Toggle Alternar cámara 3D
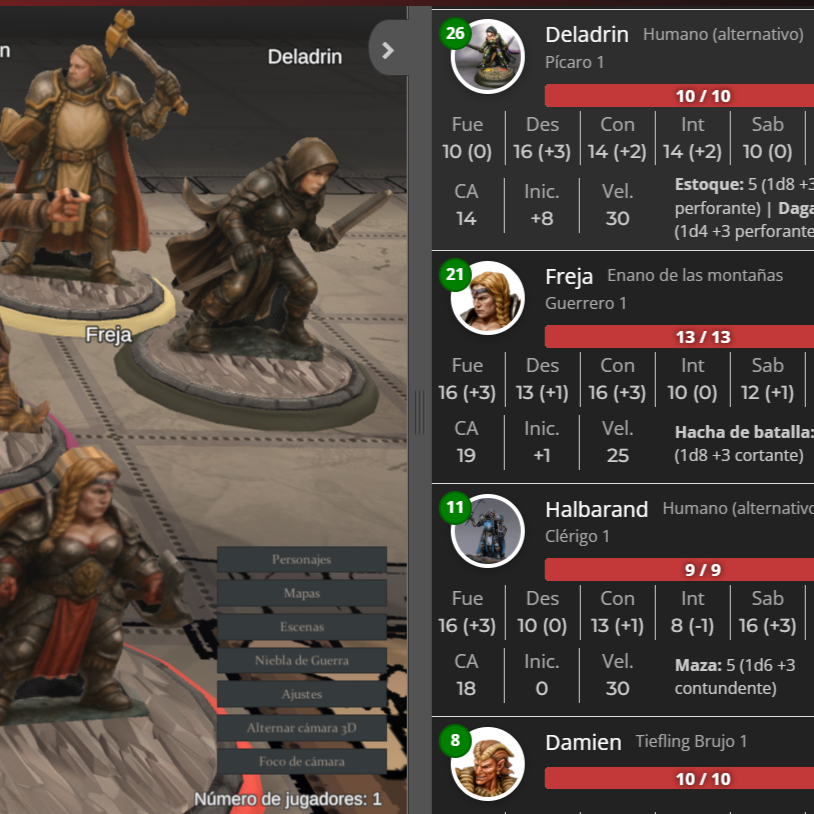 point(301,728)
